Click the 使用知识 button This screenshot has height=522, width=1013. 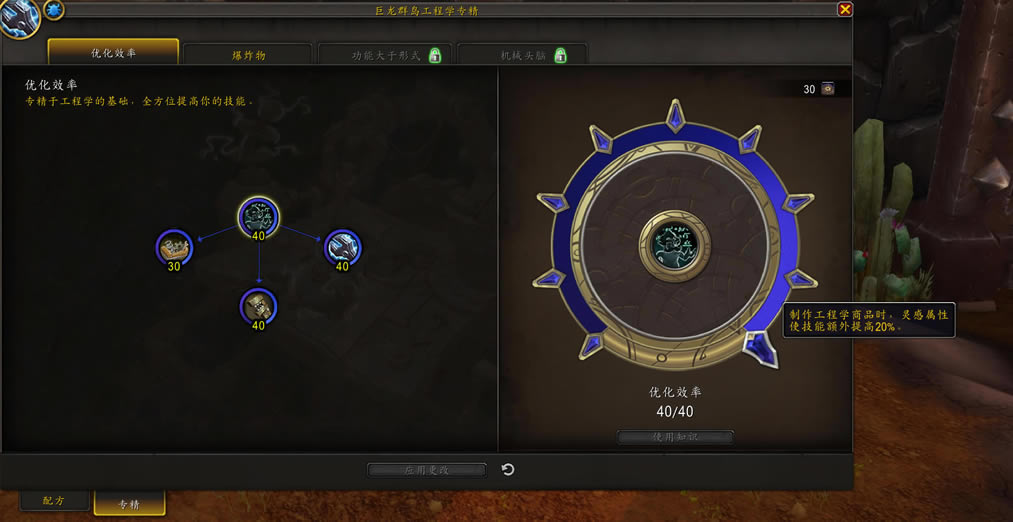pos(675,437)
